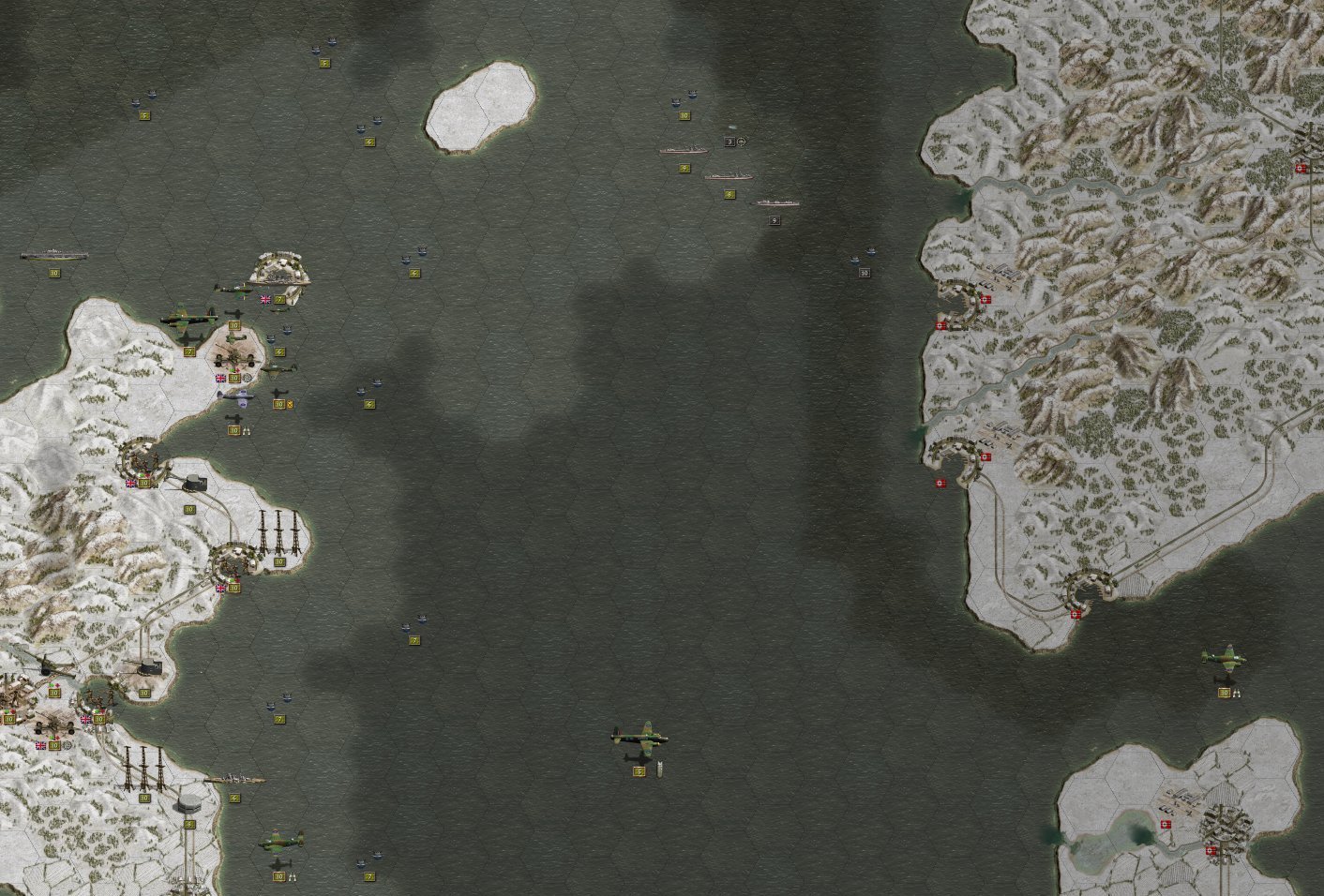Image resolution: width=1324 pixels, height=896 pixels.
Task: Click the parachute marker beside the 3-strength ship
Action: pyautogui.click(x=741, y=142)
